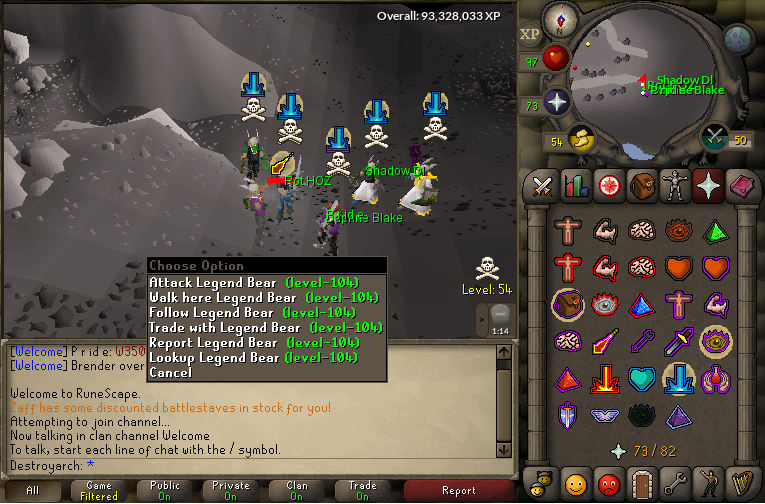The image size is (765, 504).
Task: Choose Attack Legend Bear from the menu
Action: tap(265, 283)
